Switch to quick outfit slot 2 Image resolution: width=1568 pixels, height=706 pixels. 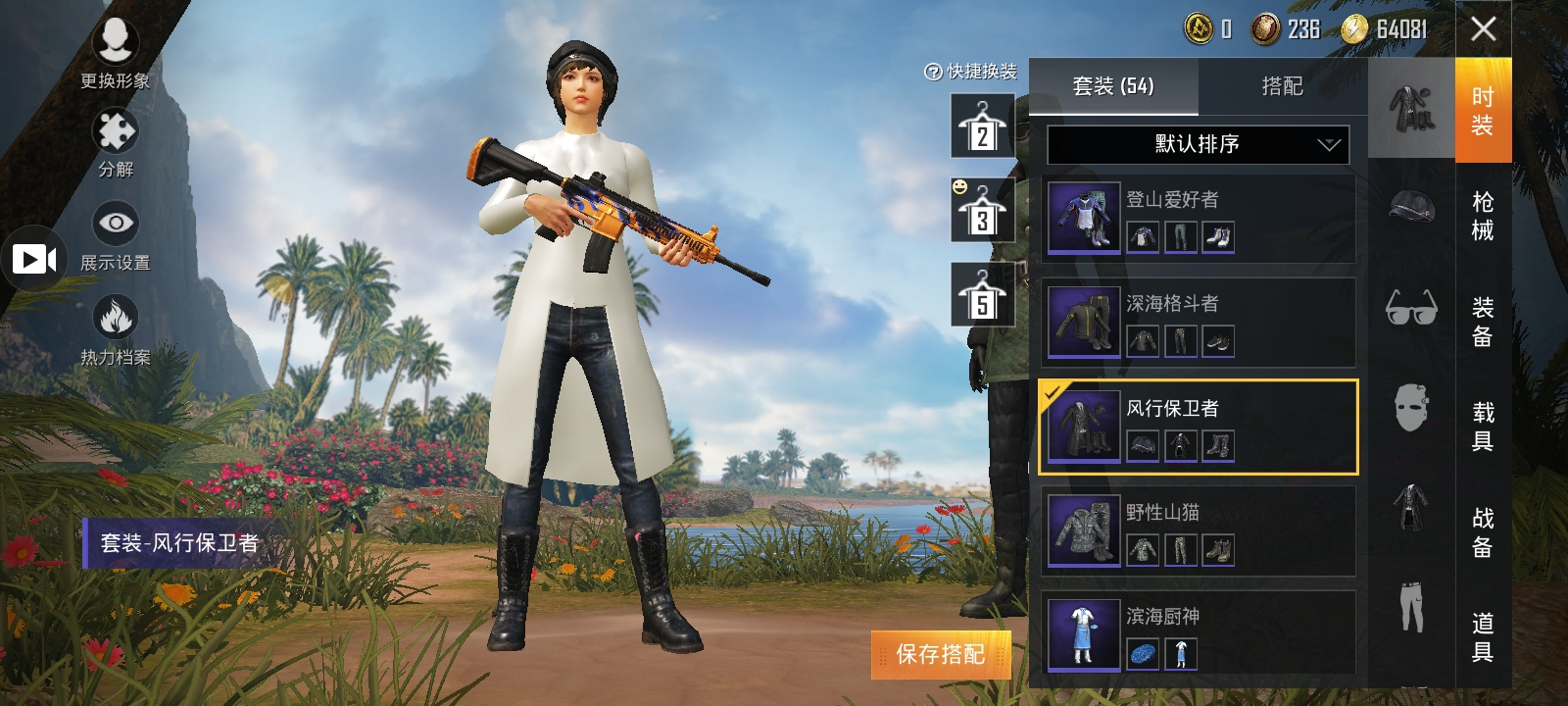(x=982, y=126)
